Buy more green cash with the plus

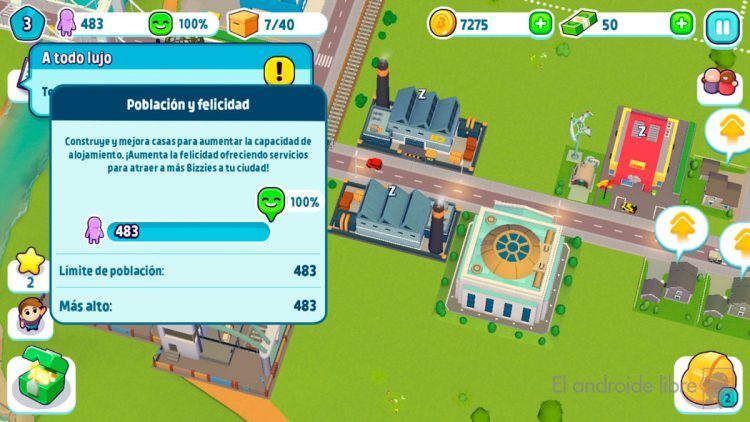[681, 24]
